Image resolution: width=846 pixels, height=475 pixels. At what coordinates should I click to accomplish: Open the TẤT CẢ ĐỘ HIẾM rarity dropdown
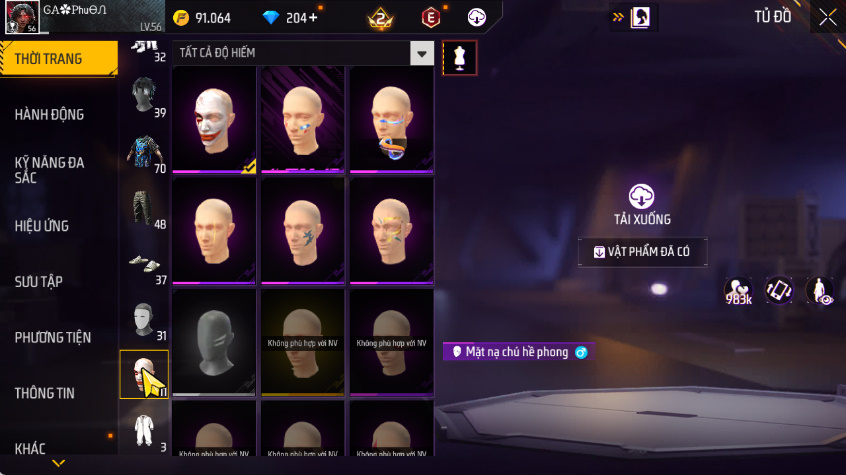tap(423, 54)
